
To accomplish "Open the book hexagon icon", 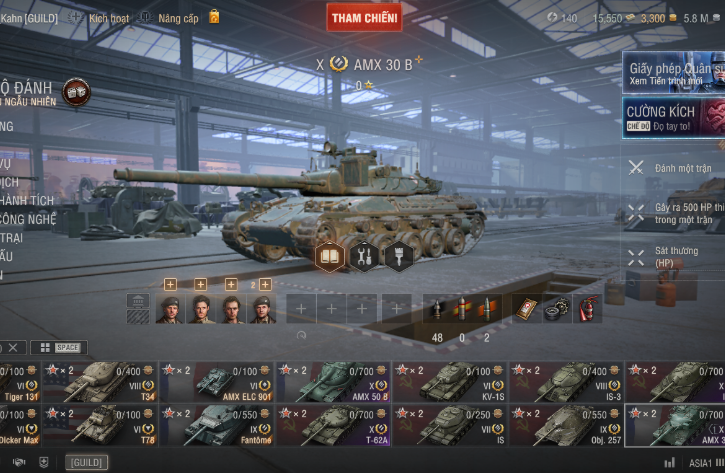I will pos(330,257).
